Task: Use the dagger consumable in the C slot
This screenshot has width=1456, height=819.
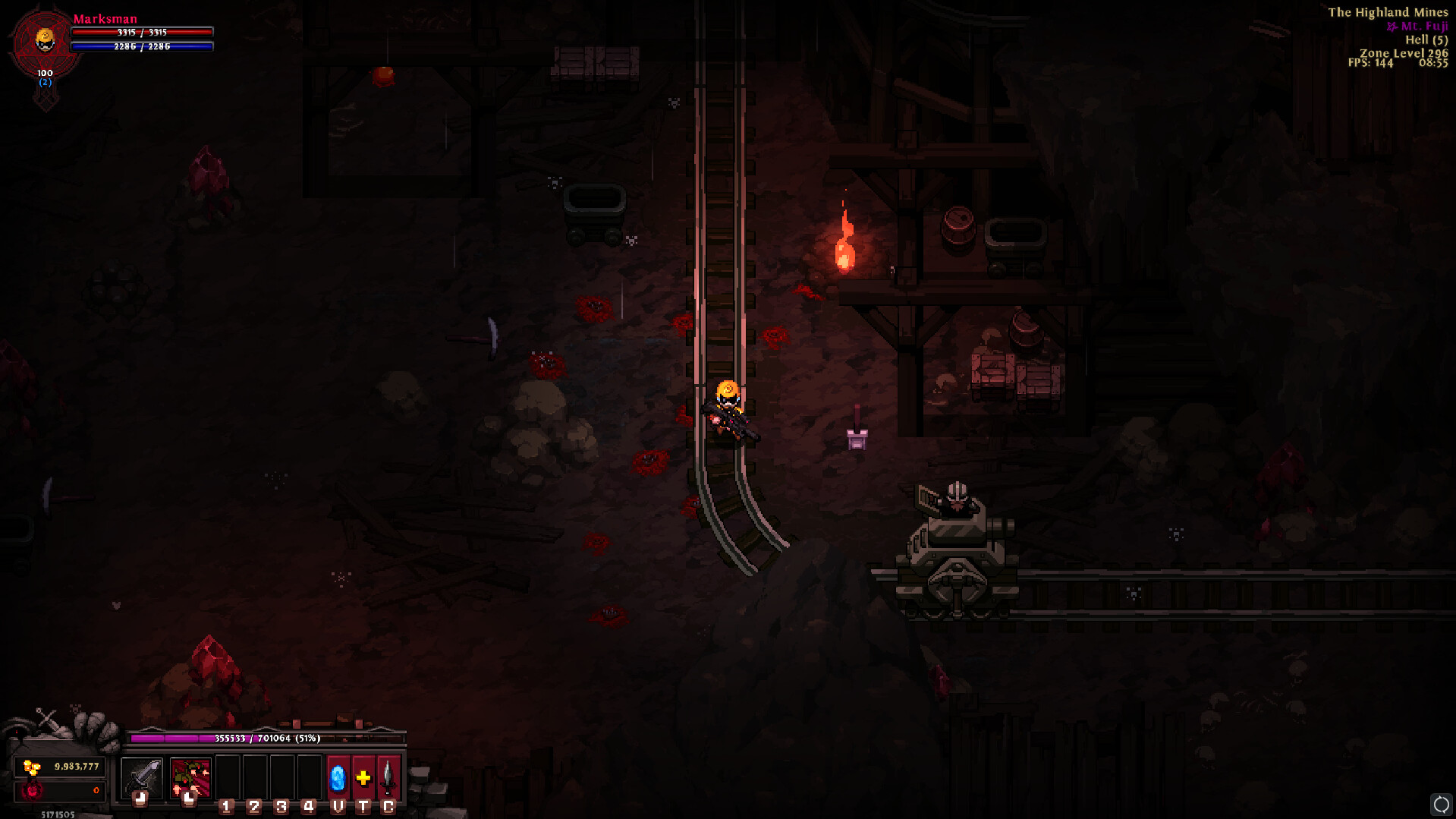Action: (389, 778)
